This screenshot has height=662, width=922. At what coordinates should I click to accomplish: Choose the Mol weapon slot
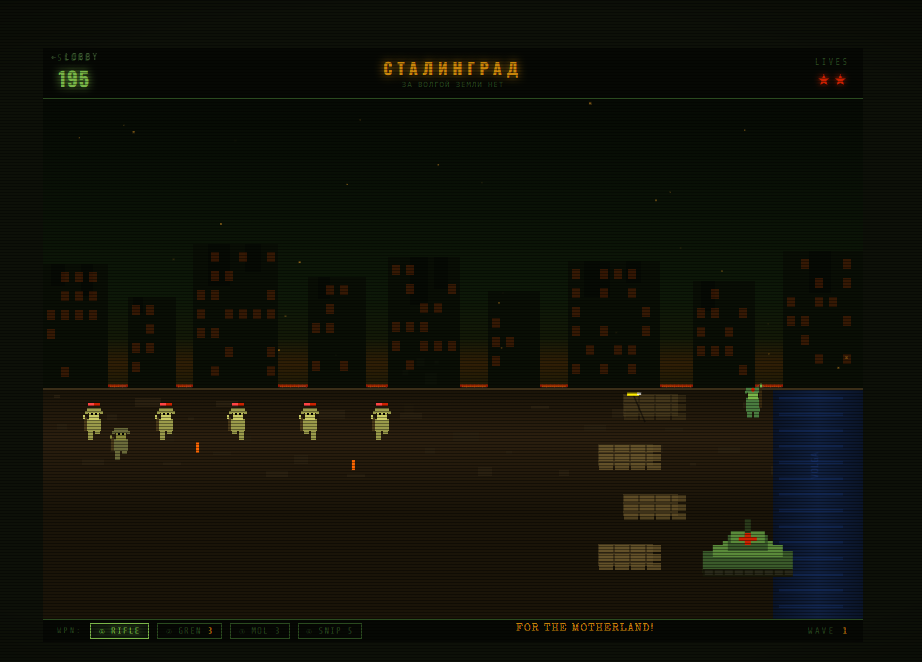(260, 631)
